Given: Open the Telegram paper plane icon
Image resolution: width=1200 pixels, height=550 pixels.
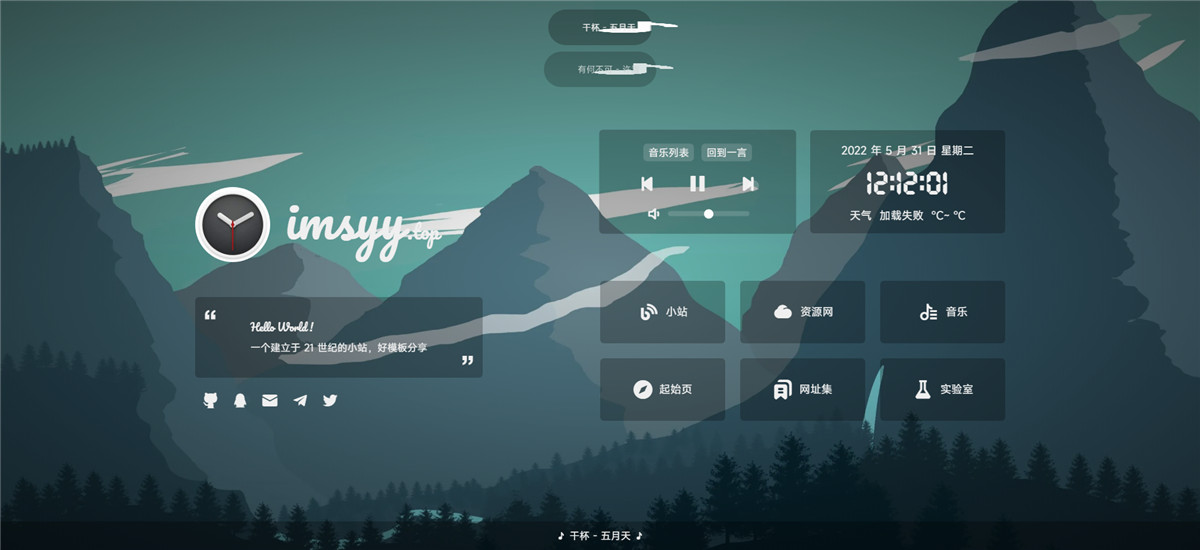Looking at the screenshot, I should coord(300,400).
